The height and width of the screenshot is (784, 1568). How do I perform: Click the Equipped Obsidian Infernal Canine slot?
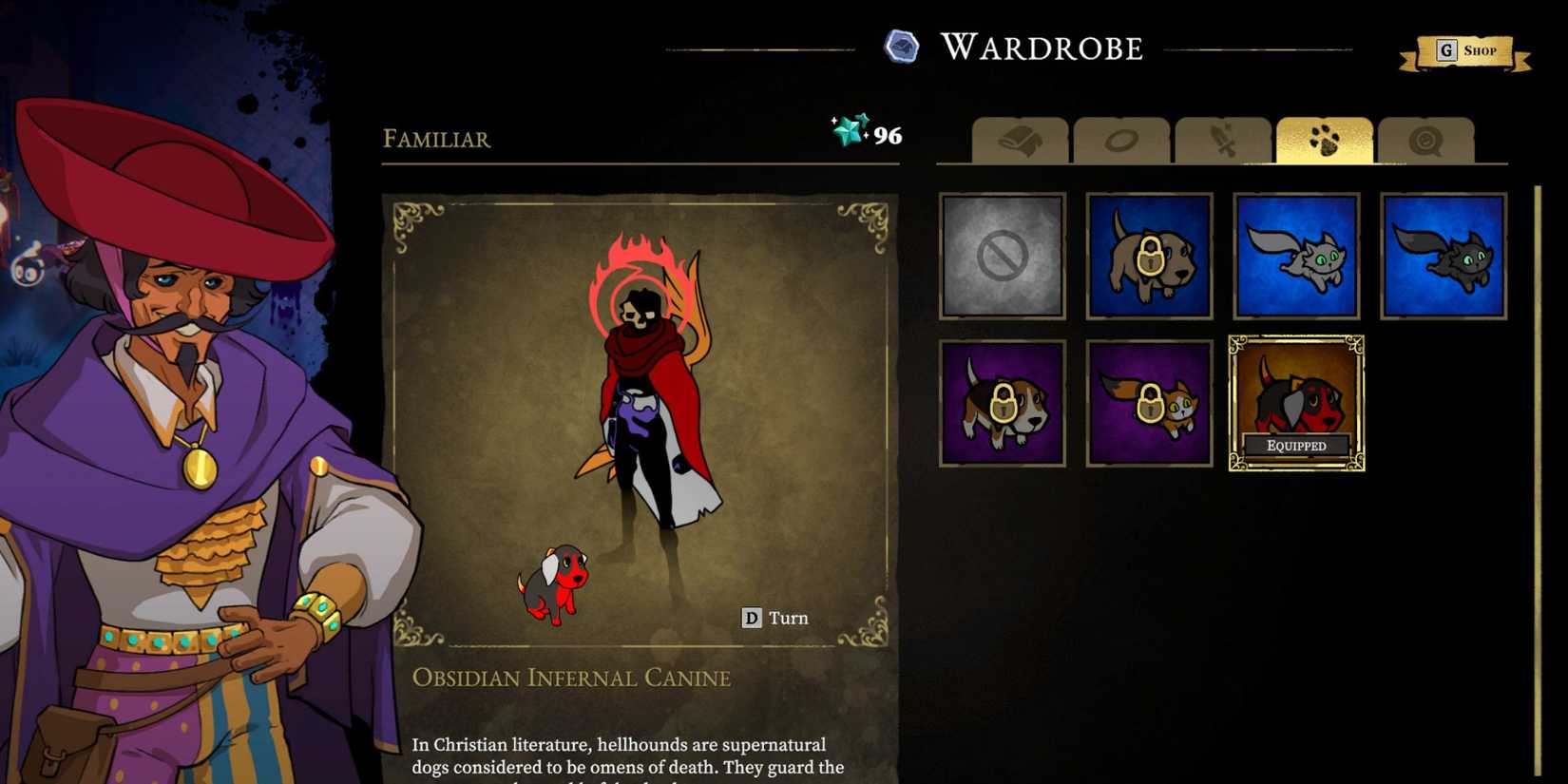pos(1295,401)
